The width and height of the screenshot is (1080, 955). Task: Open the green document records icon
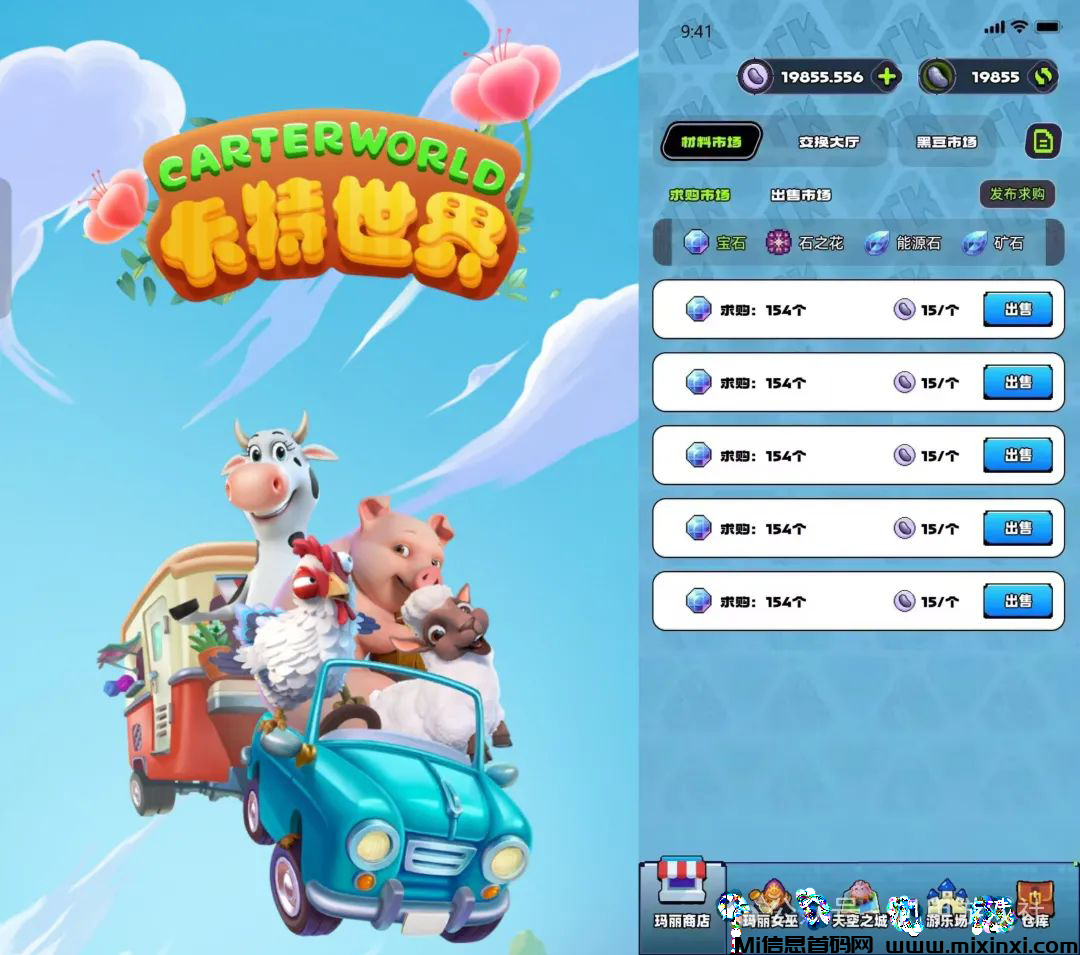click(x=1043, y=142)
